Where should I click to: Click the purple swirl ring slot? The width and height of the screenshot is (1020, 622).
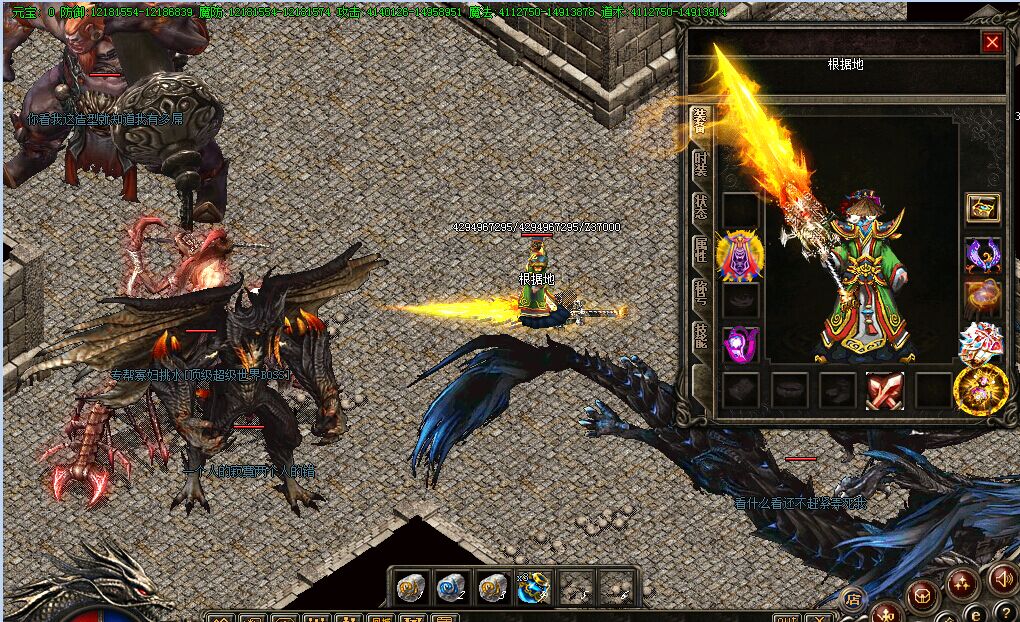(740, 344)
